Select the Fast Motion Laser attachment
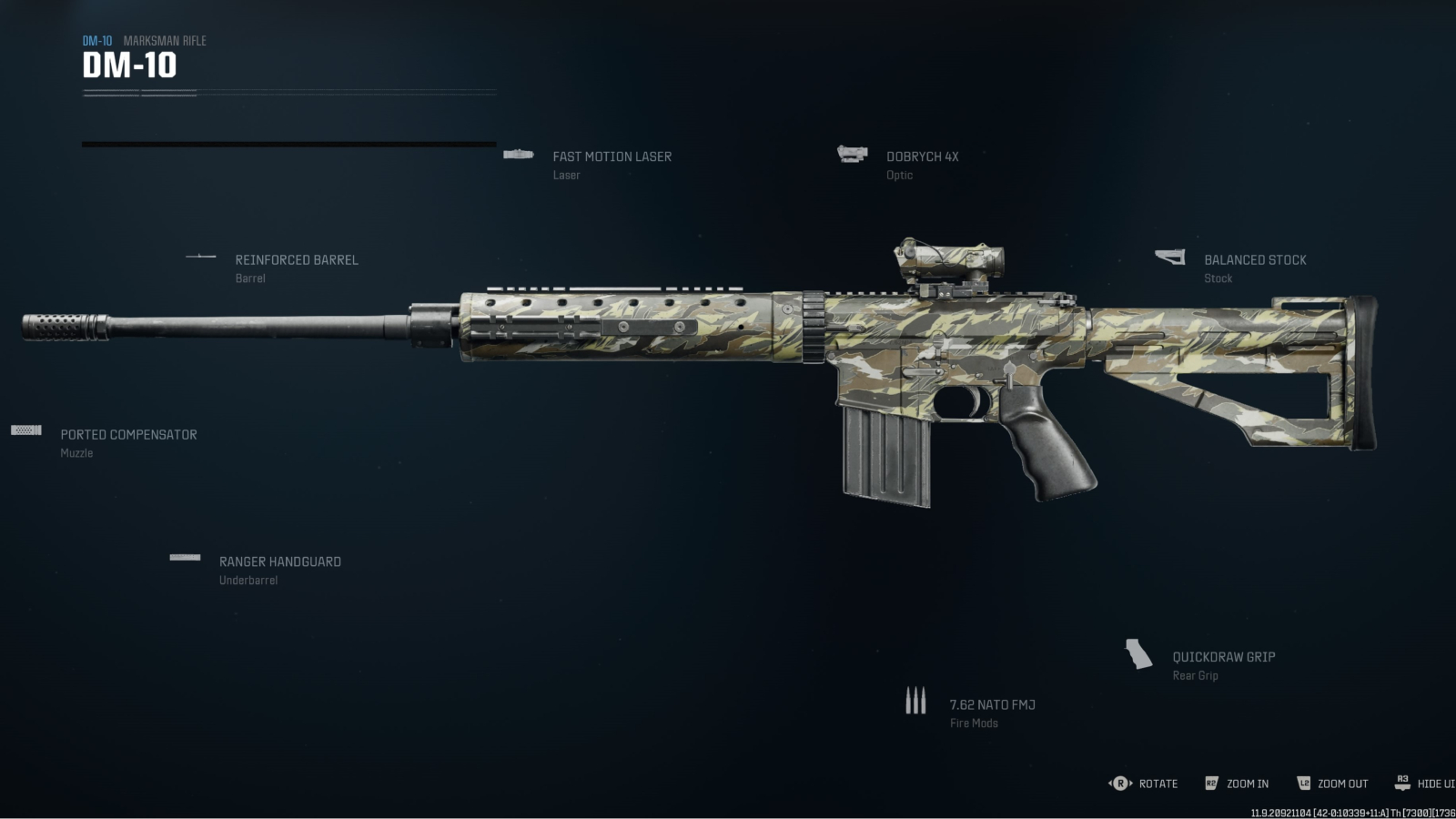The image size is (1456, 819). click(x=612, y=157)
